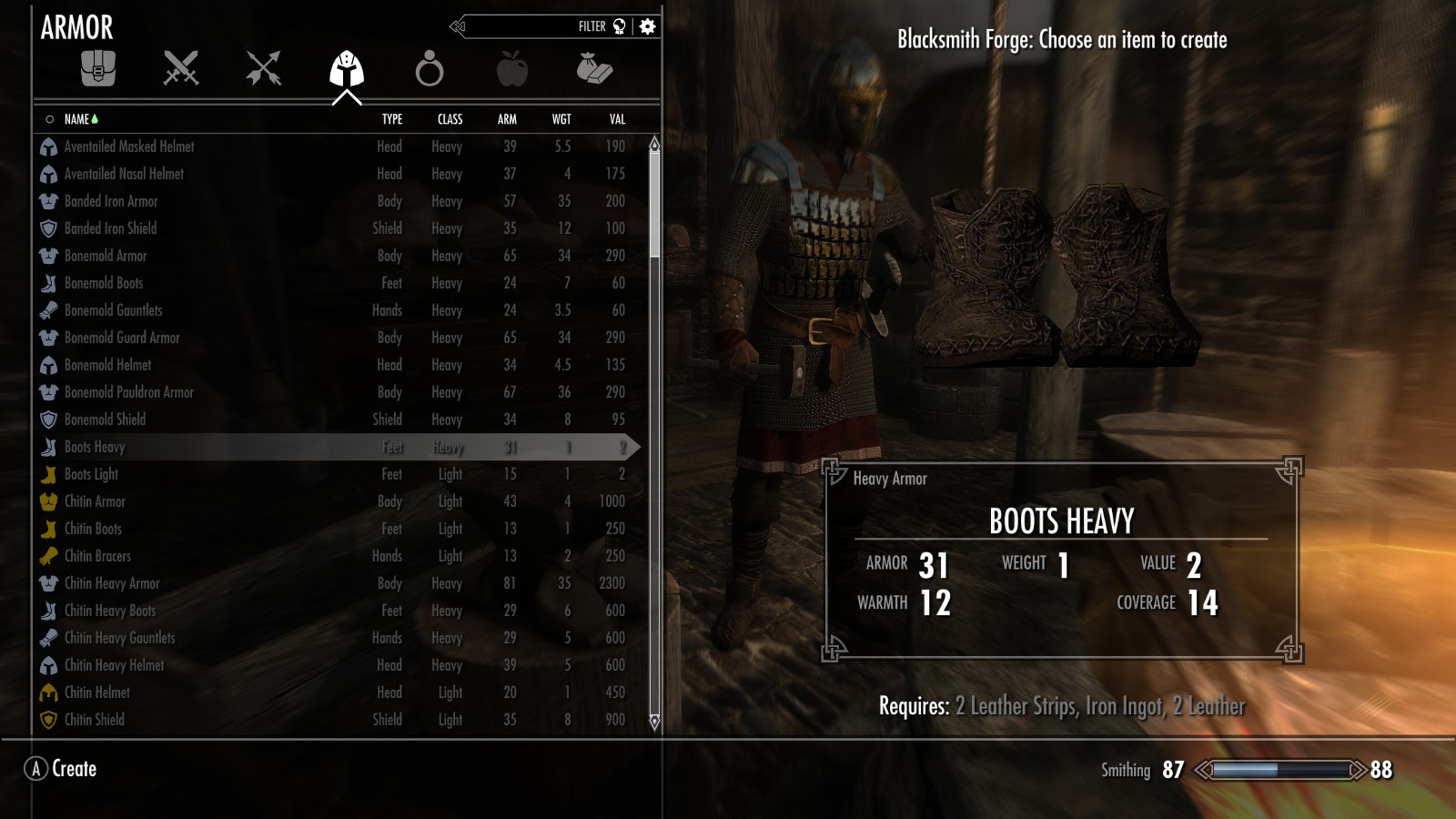
Task: Sort list by the NAME column
Action: coord(77,119)
